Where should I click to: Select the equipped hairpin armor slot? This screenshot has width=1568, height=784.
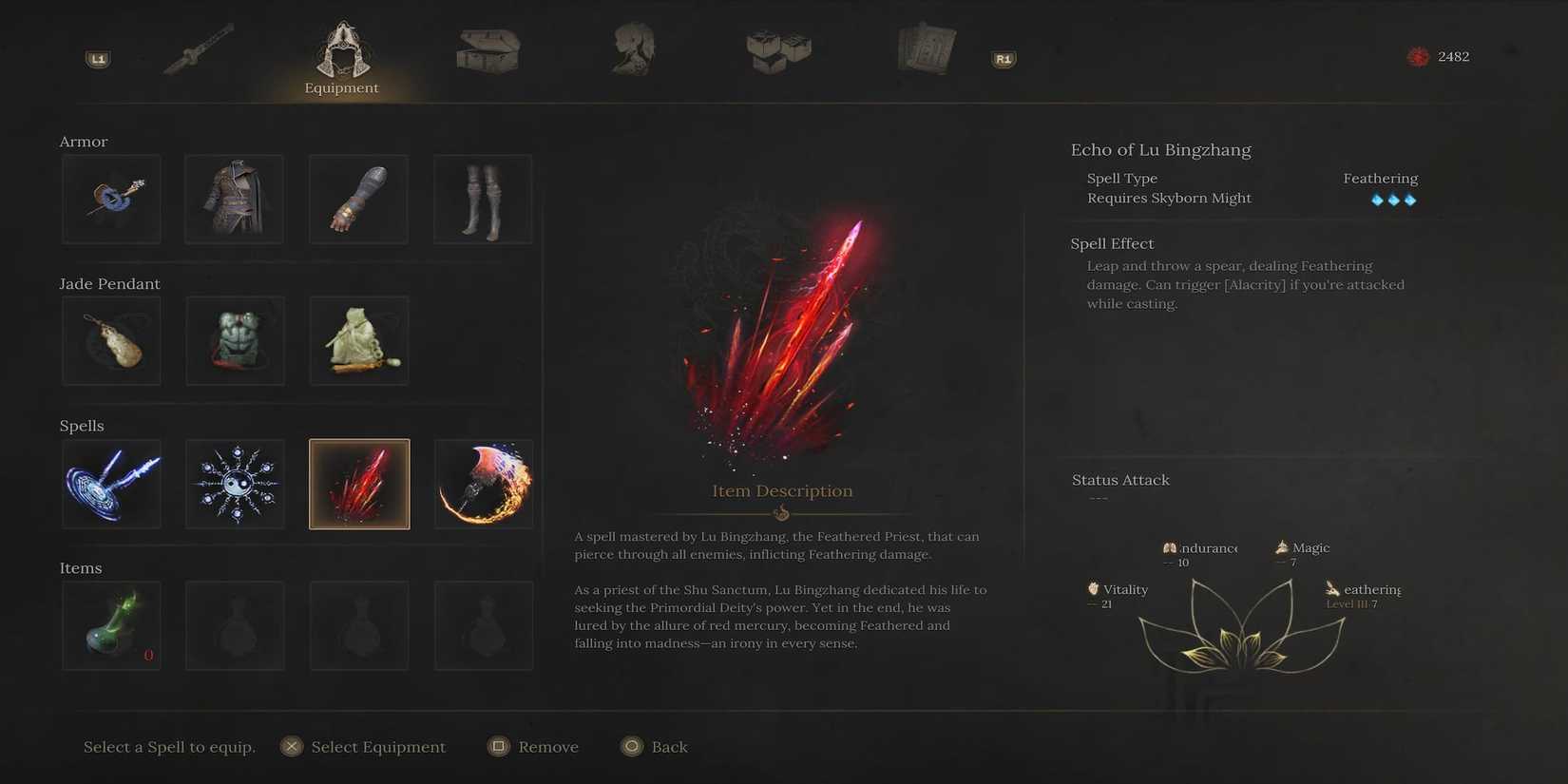coord(111,198)
